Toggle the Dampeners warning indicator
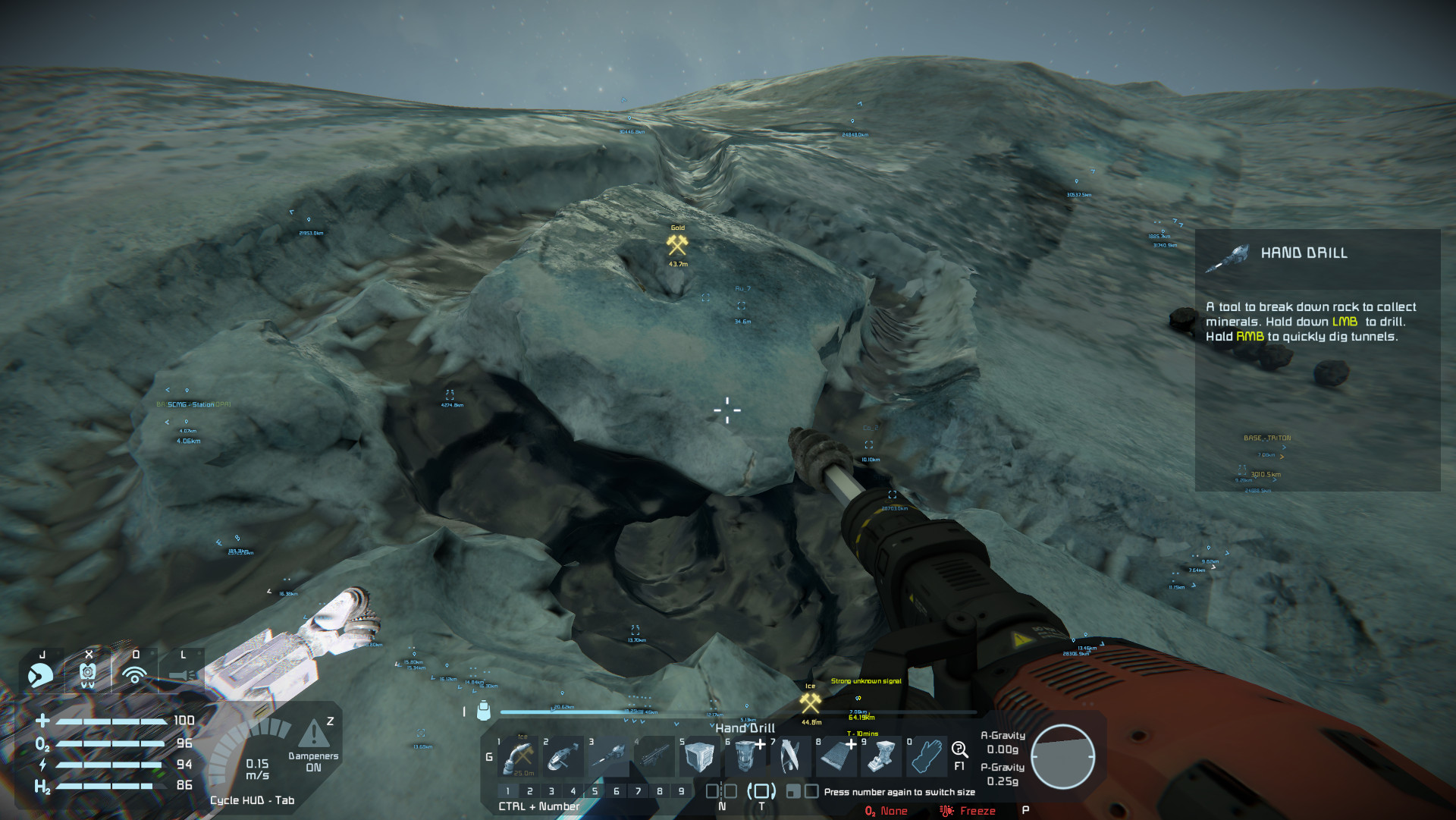The image size is (1456, 820). tap(313, 734)
